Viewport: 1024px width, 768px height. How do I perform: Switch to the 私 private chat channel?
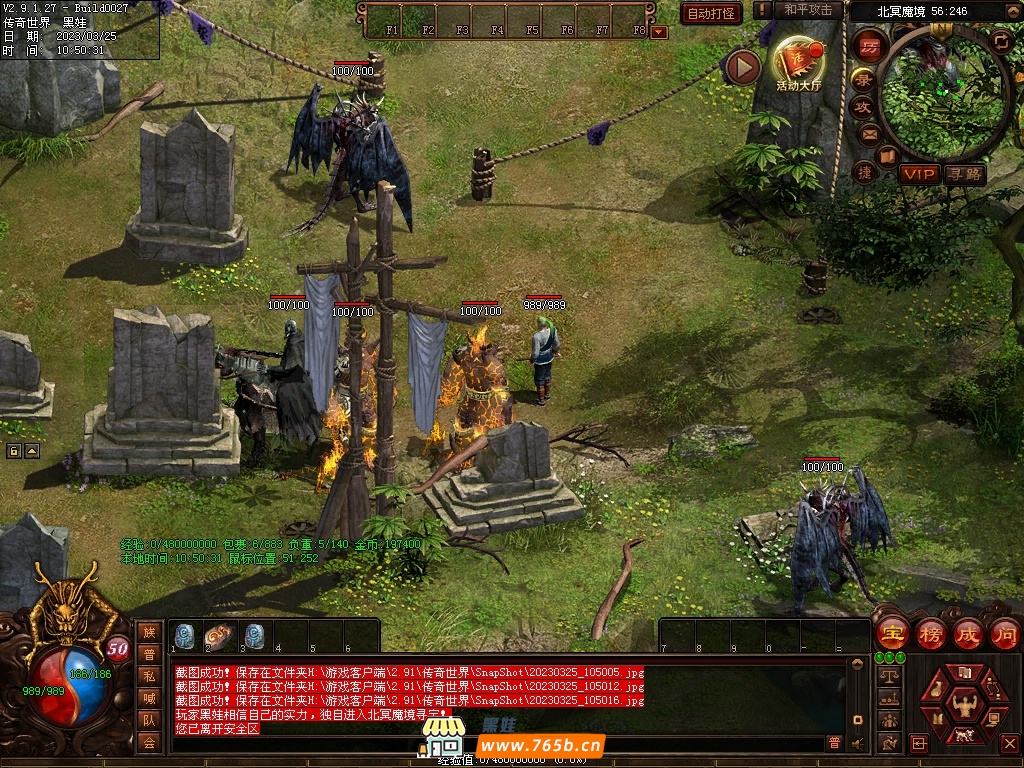point(149,675)
